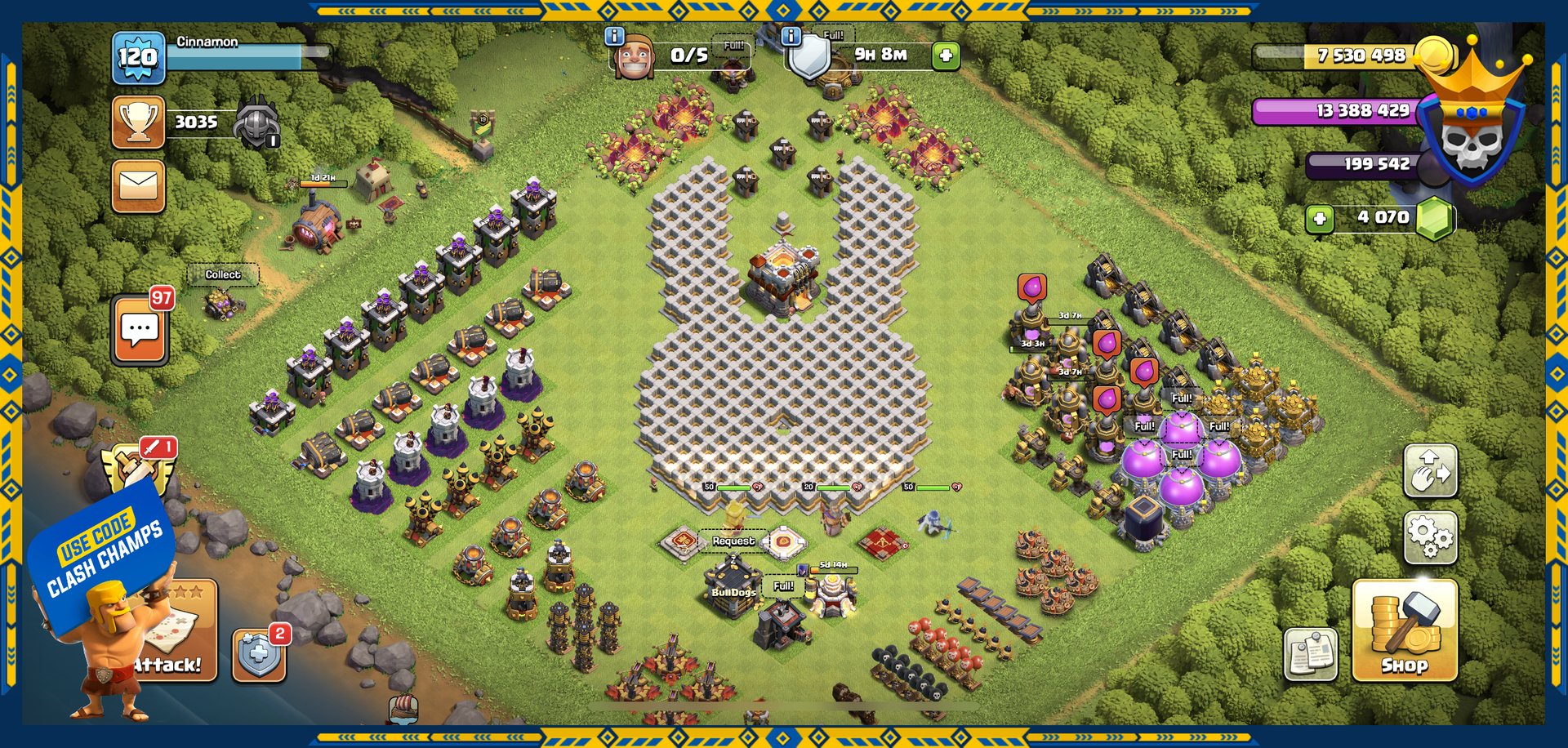Image resolution: width=1568 pixels, height=748 pixels.
Task: Open the clipboard army overview button
Action: (x=1311, y=654)
